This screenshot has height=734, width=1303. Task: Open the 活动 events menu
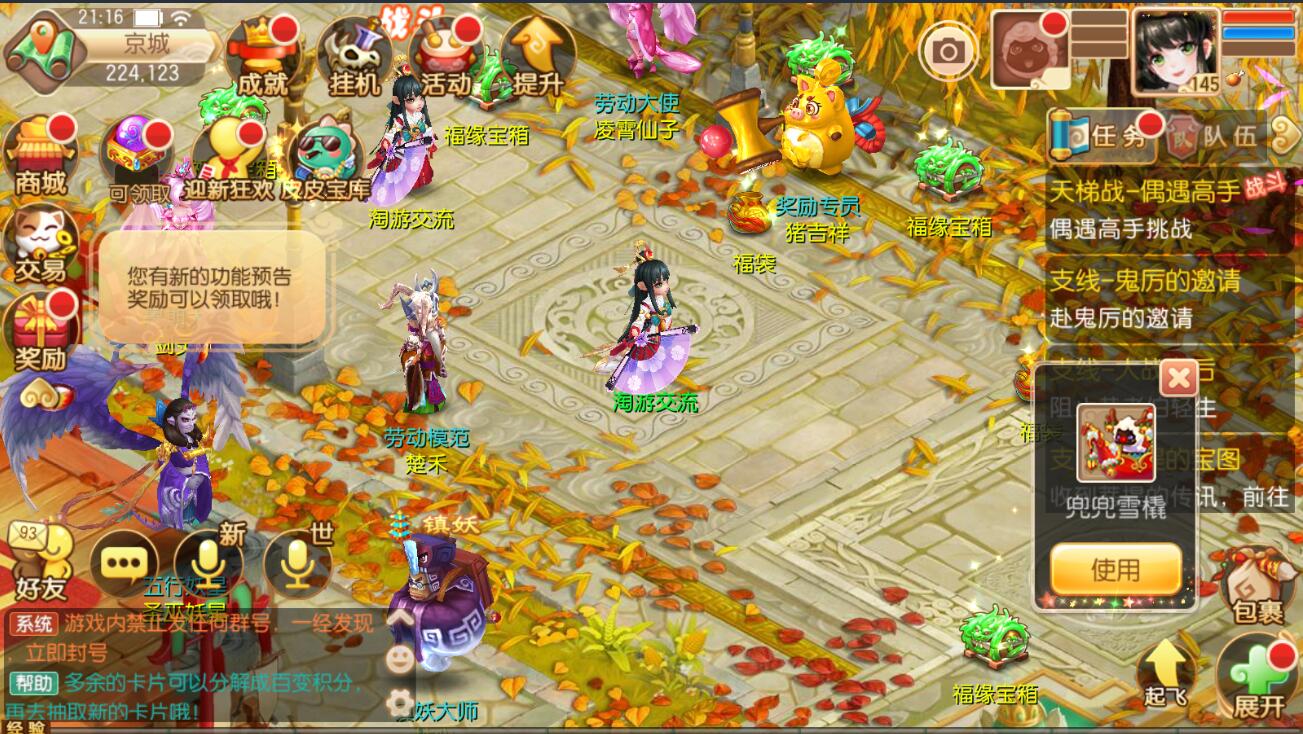(x=446, y=57)
